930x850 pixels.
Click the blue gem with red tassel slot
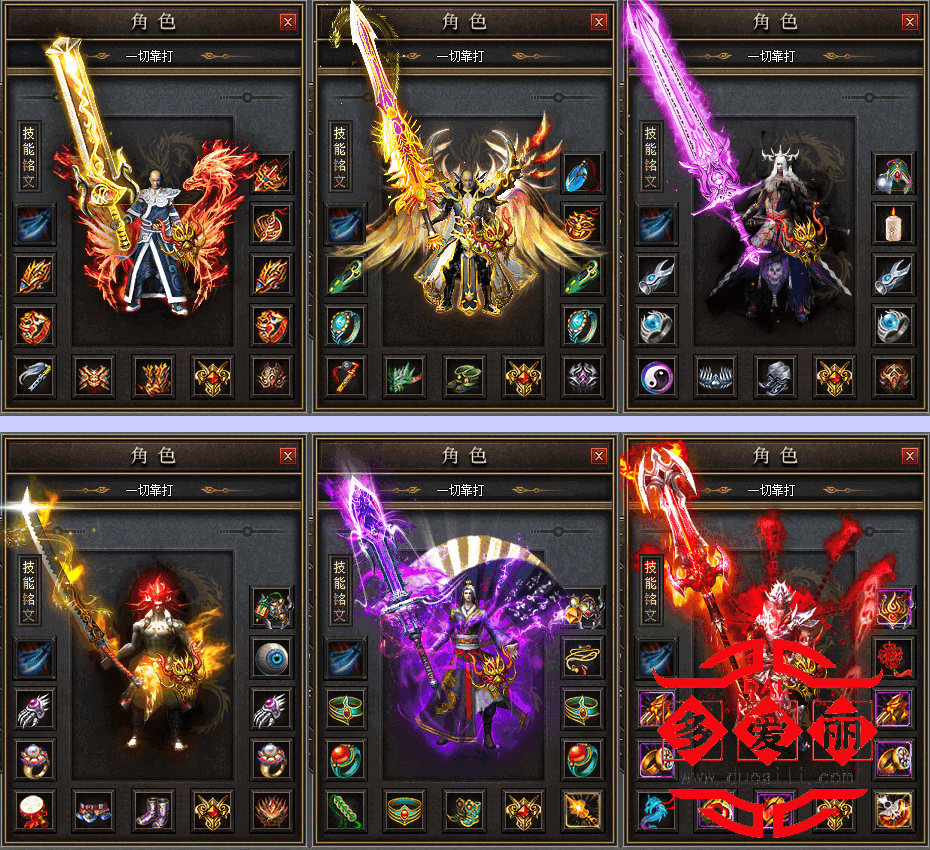pos(581,172)
